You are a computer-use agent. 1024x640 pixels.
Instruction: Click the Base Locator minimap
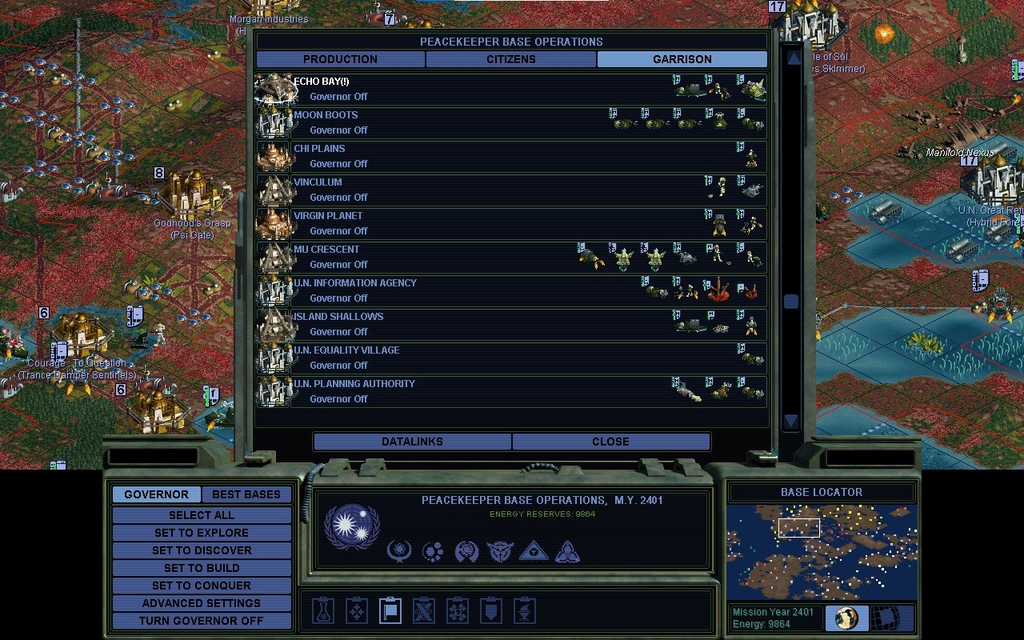(x=820, y=551)
